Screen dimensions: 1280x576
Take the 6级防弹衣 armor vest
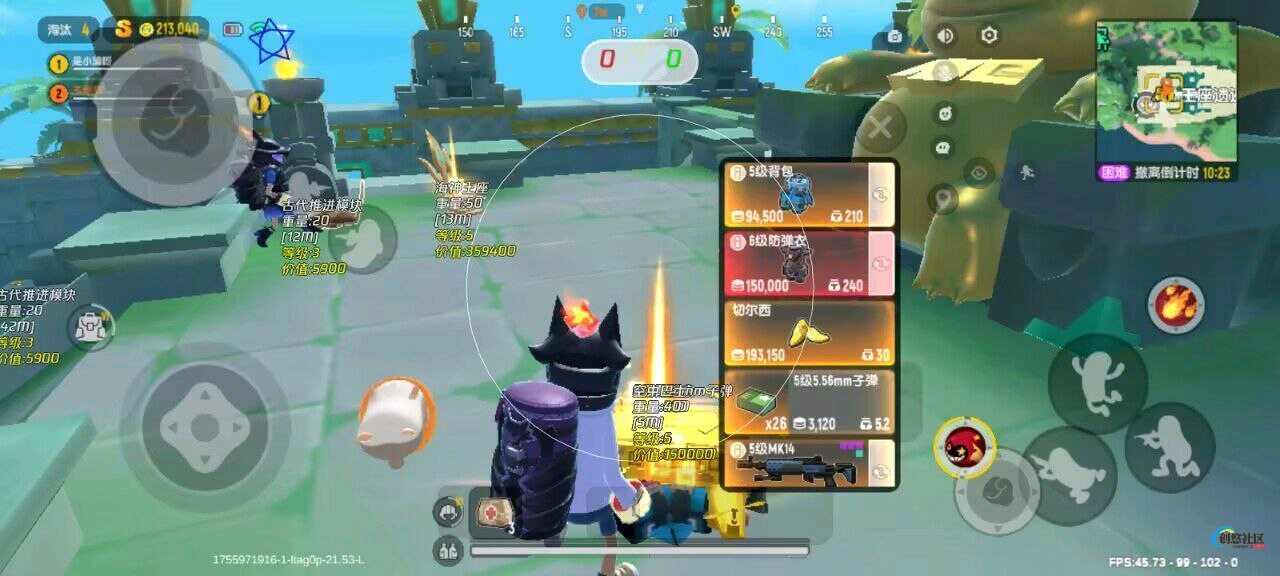coord(808,264)
